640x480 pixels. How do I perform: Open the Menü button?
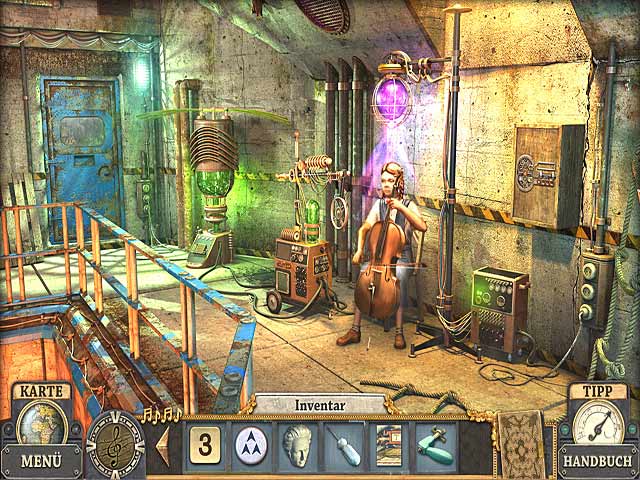click(x=41, y=461)
